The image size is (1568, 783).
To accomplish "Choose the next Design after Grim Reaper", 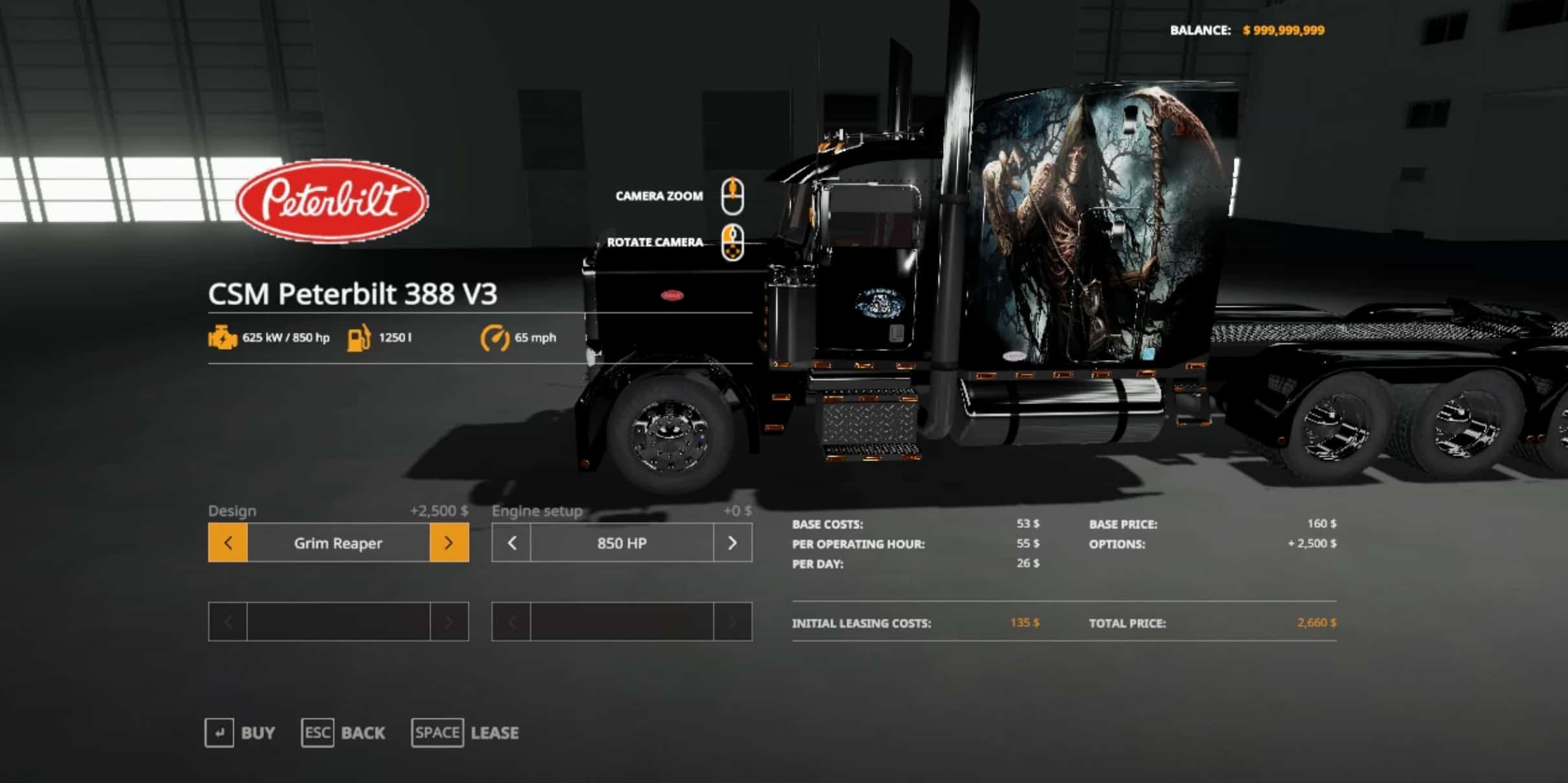I will pyautogui.click(x=449, y=543).
